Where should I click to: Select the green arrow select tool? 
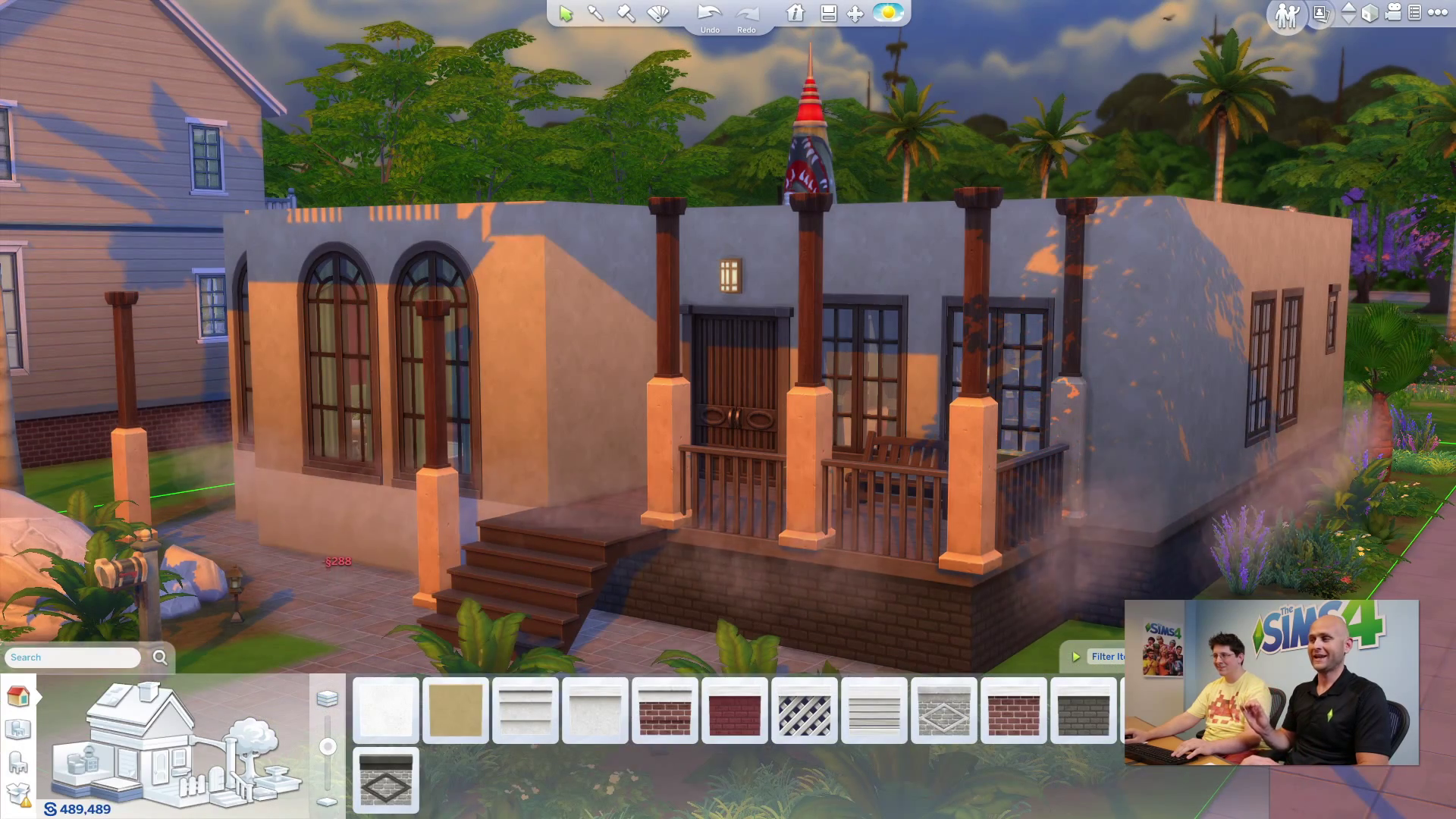click(566, 14)
